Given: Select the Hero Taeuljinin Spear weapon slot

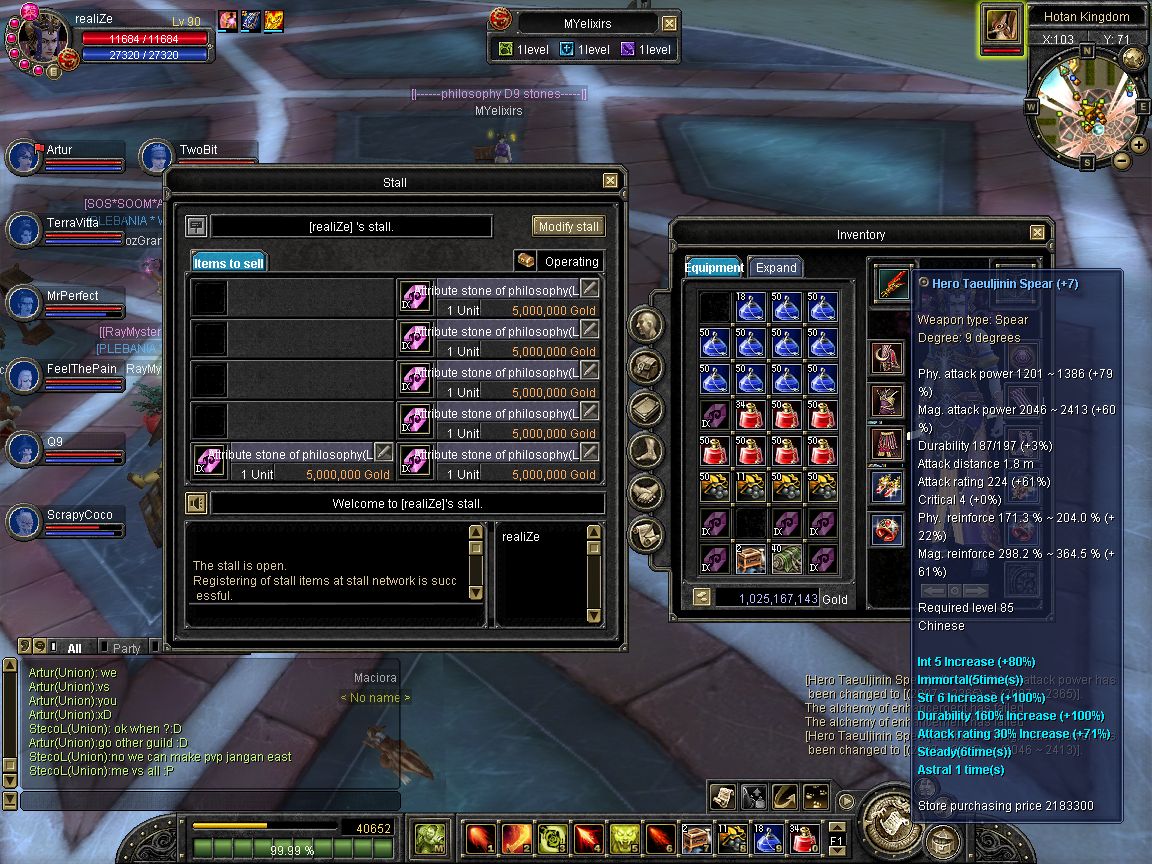Looking at the screenshot, I should click(x=891, y=283).
